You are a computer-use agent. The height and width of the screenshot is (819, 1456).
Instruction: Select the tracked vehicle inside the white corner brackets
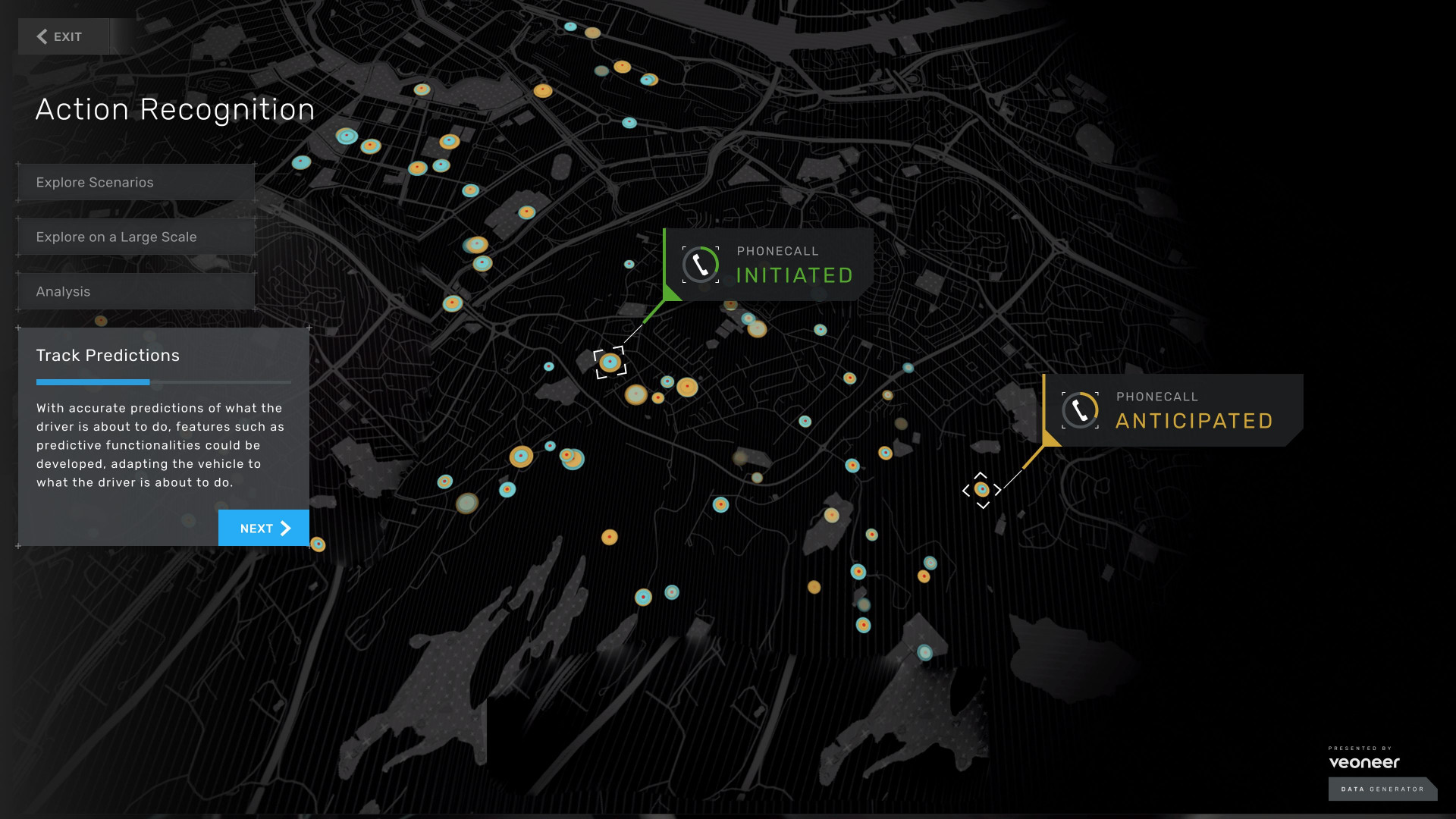coord(610,363)
